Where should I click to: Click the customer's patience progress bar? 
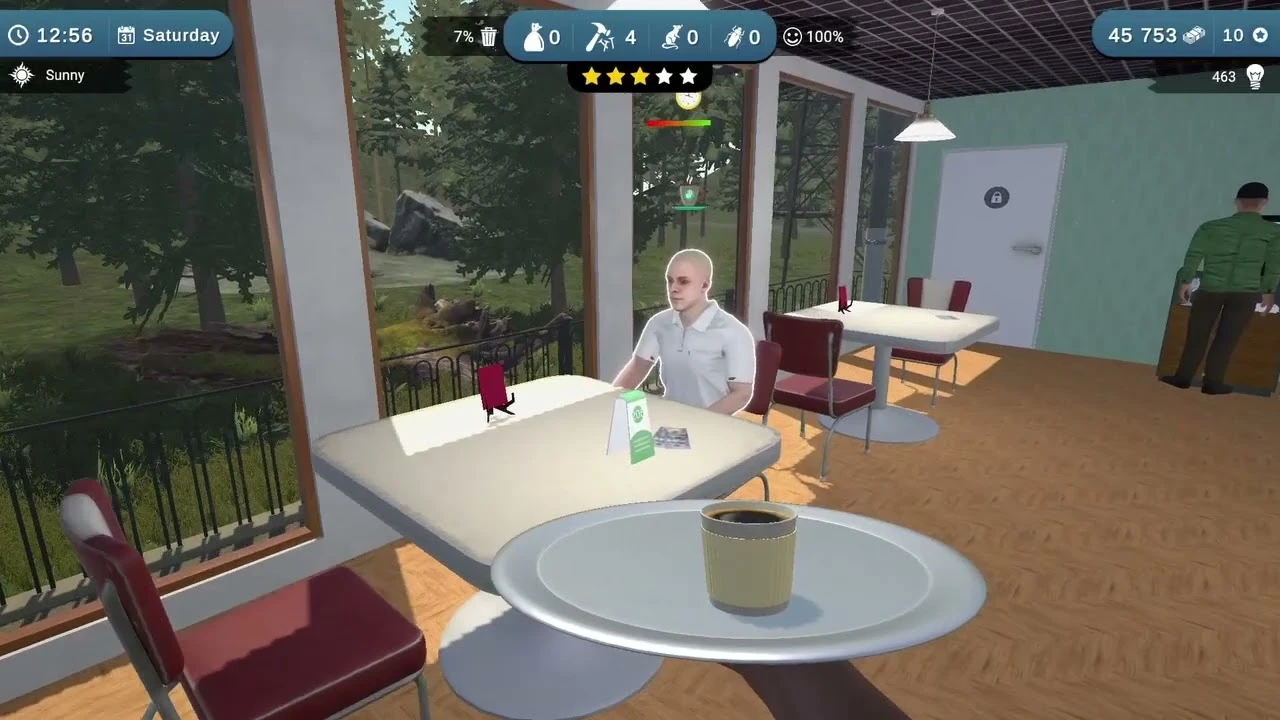coord(679,121)
